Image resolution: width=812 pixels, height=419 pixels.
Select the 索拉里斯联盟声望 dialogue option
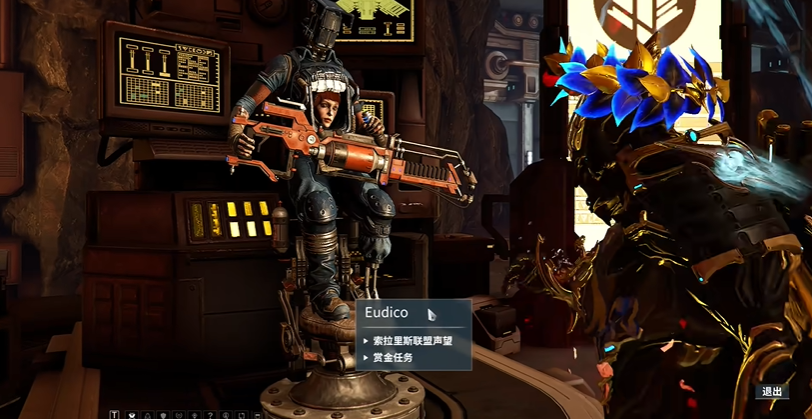coord(412,340)
